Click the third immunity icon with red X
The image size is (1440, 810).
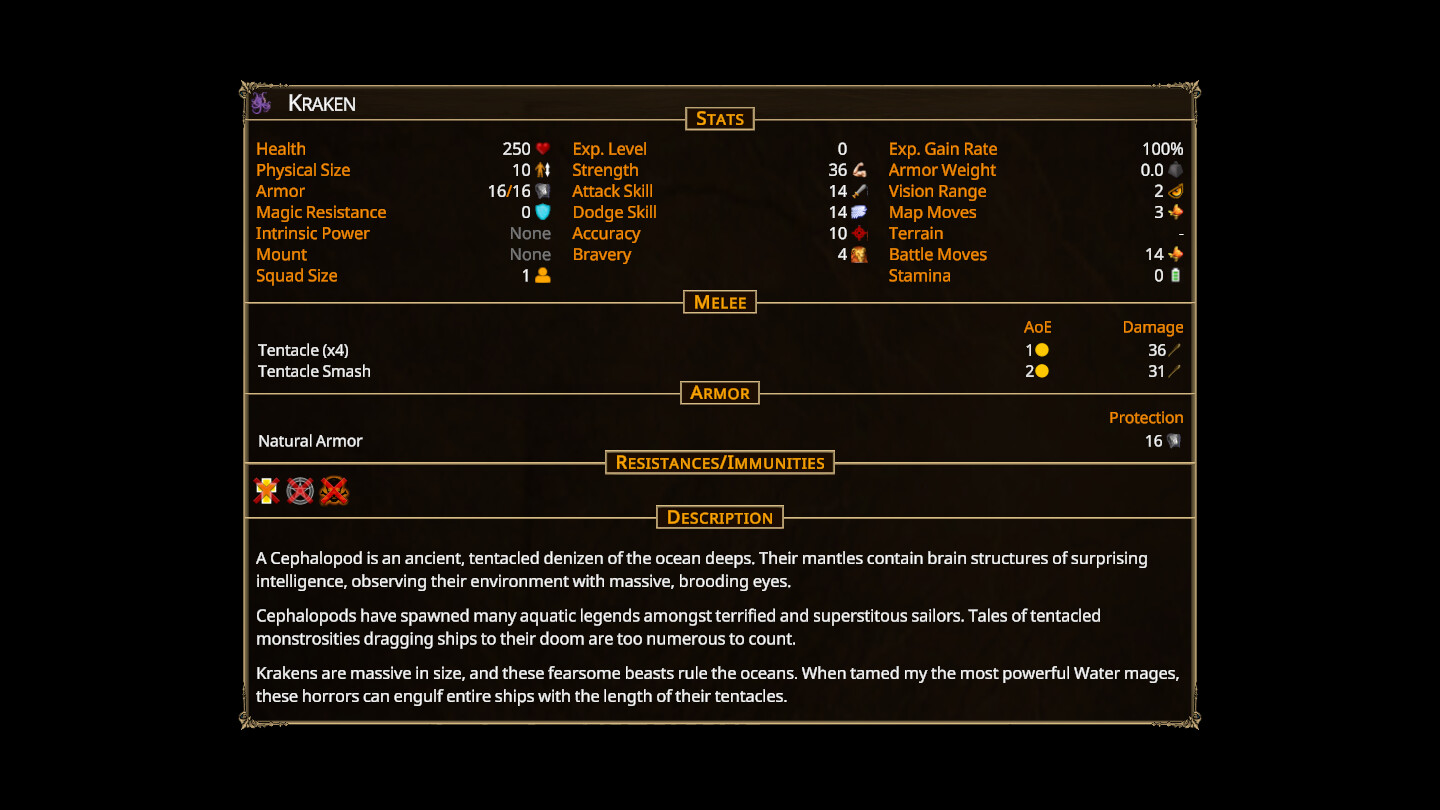[x=332, y=490]
